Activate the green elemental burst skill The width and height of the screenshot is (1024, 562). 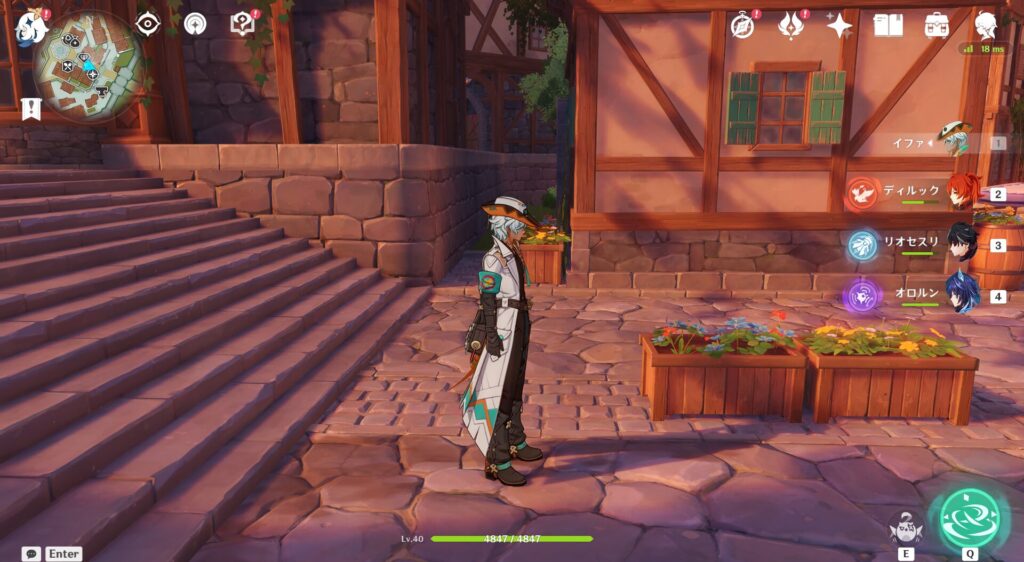click(x=968, y=515)
